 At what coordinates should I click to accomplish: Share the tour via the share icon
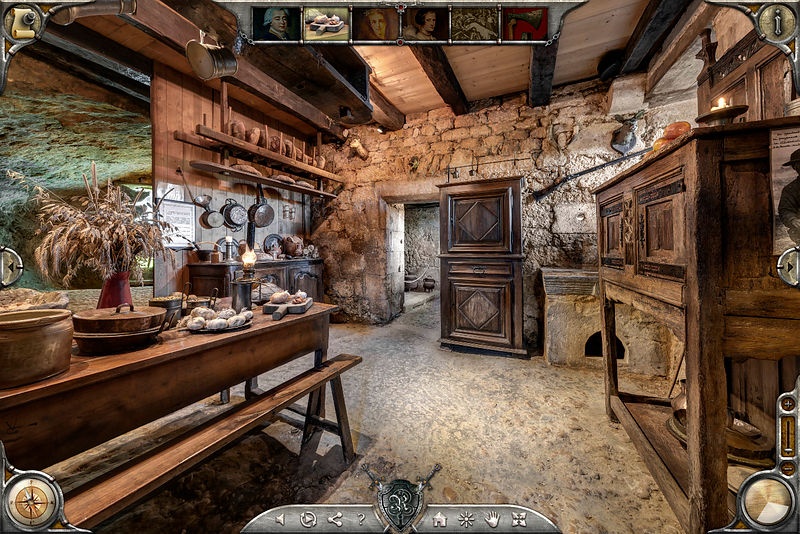click(335, 519)
